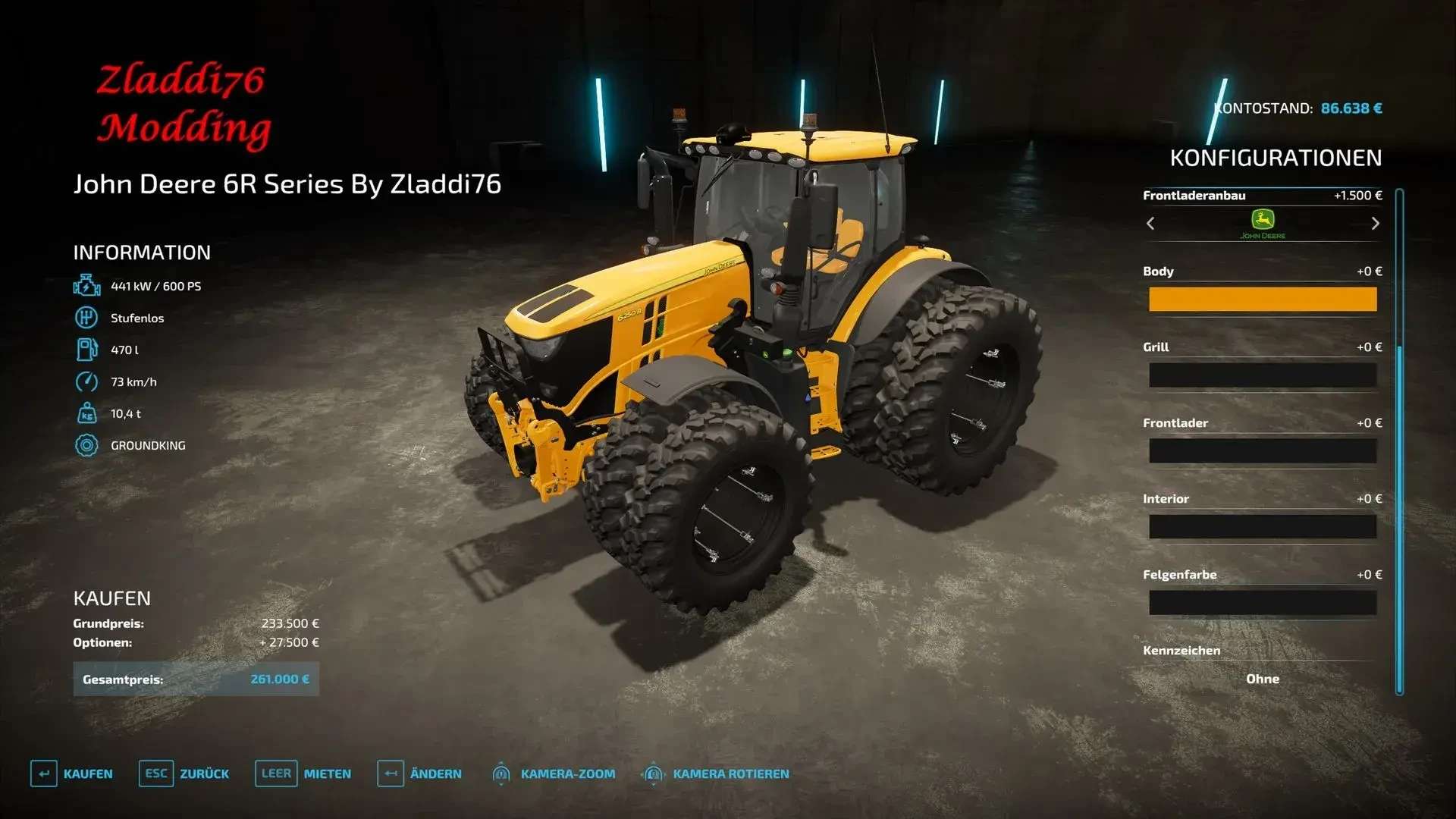Select previous Frontladeranbau option arrow
The height and width of the screenshot is (819, 1456).
1150,224
